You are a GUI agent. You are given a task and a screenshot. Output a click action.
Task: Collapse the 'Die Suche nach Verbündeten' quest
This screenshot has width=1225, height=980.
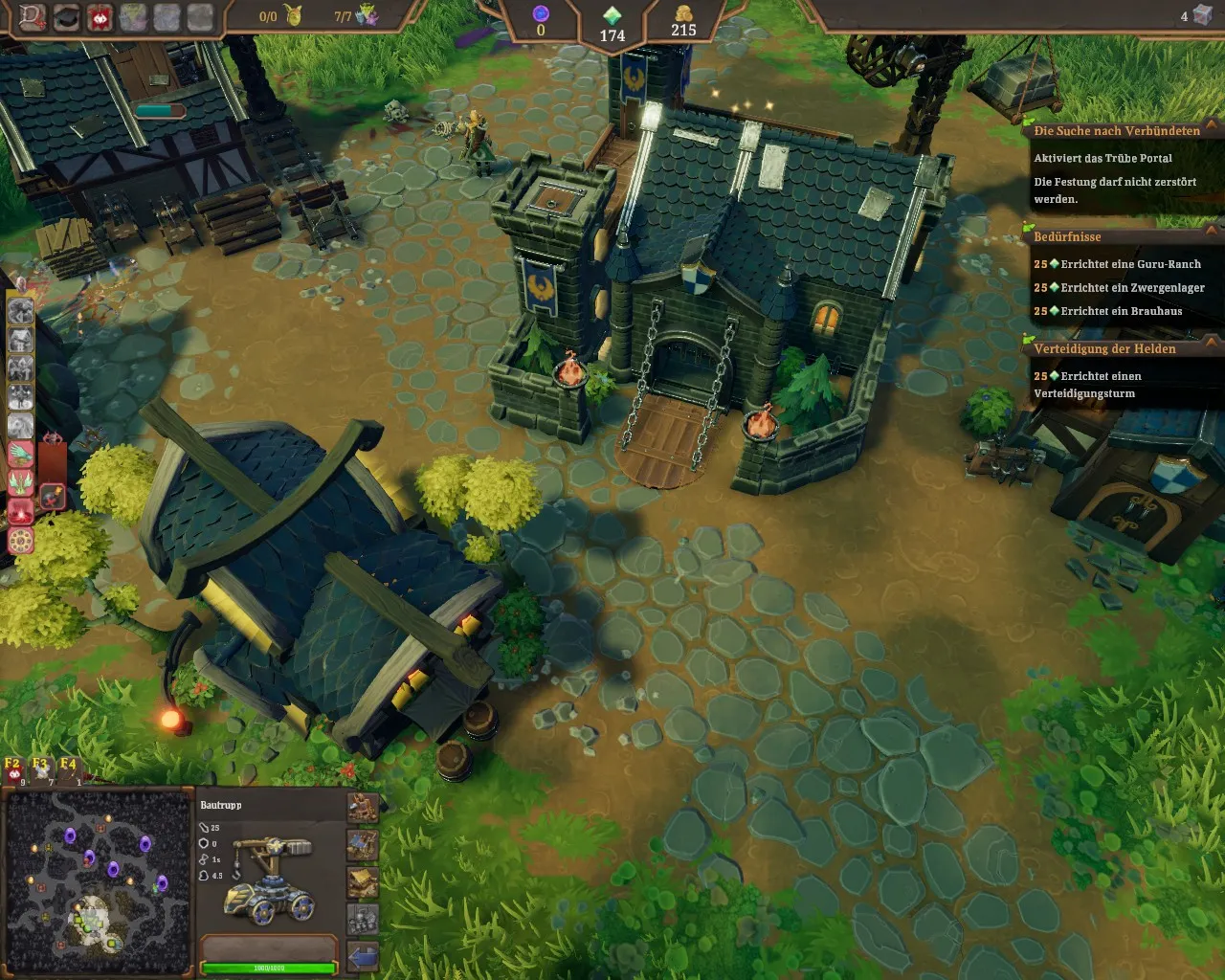(1212, 126)
